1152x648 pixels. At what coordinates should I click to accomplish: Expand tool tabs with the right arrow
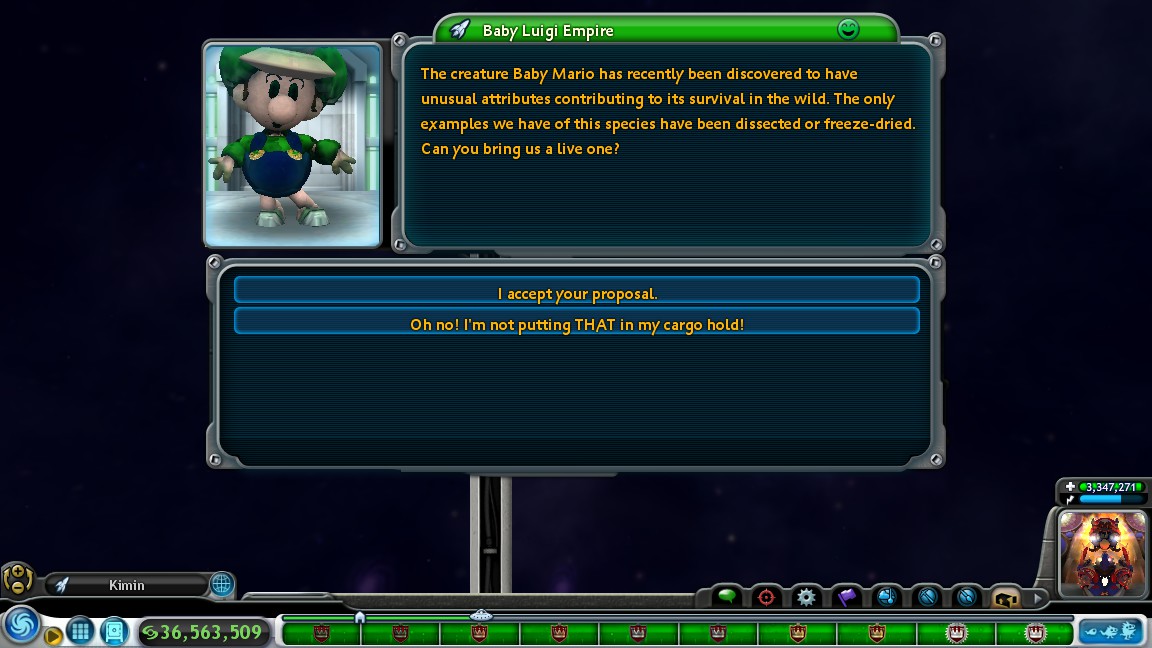tap(1037, 598)
